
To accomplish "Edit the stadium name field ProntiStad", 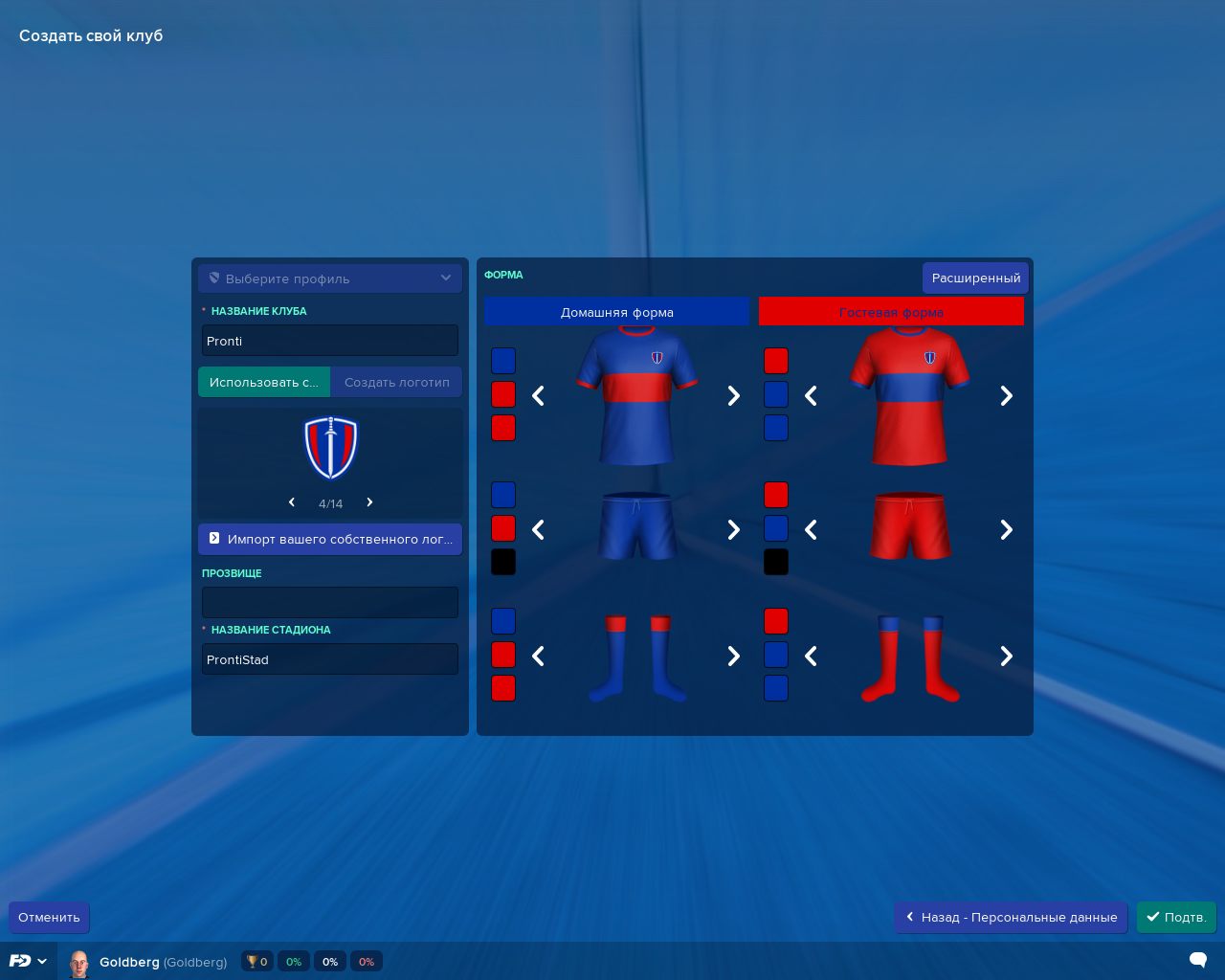I will [329, 659].
